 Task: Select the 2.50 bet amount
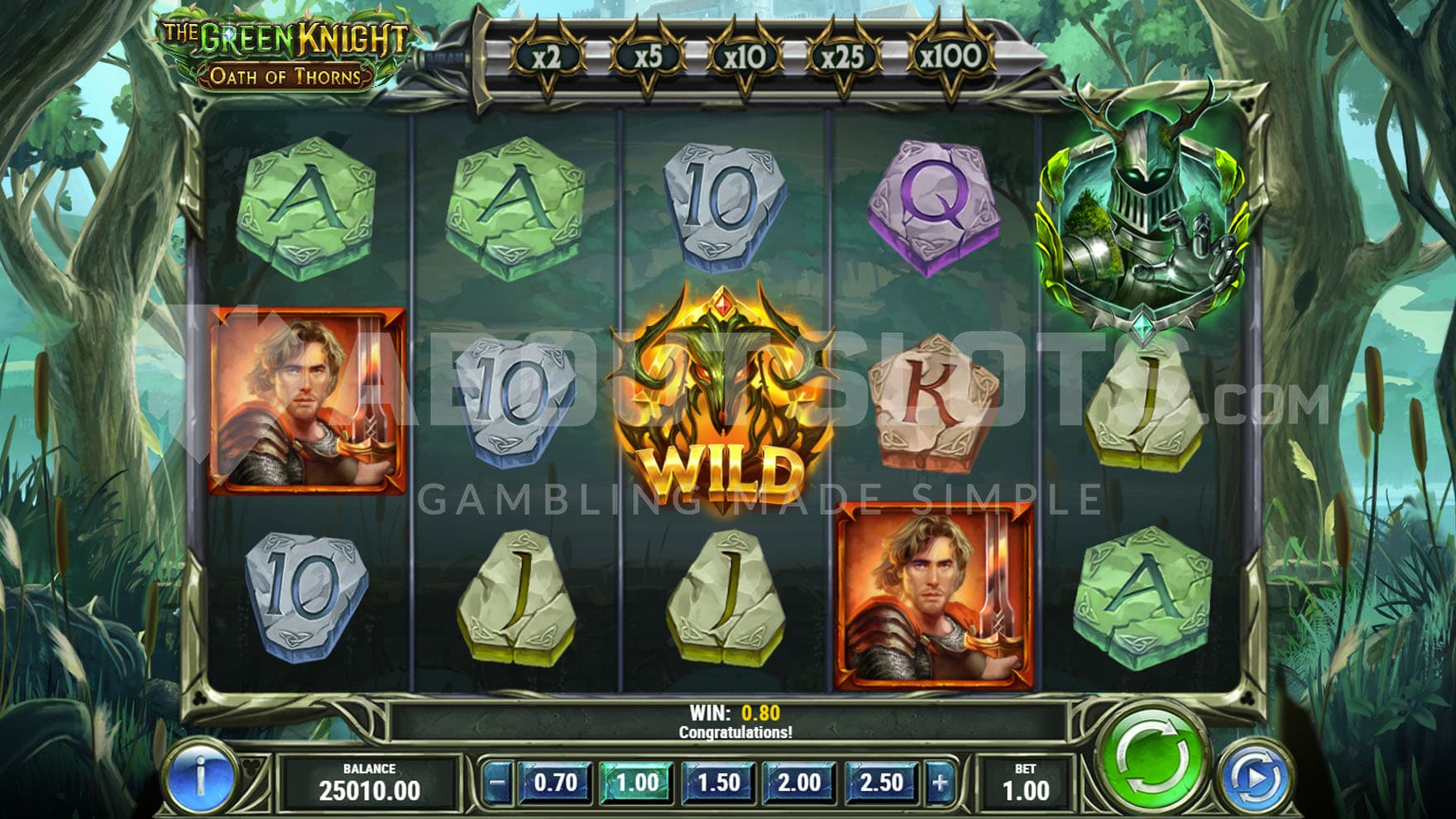pos(880,782)
